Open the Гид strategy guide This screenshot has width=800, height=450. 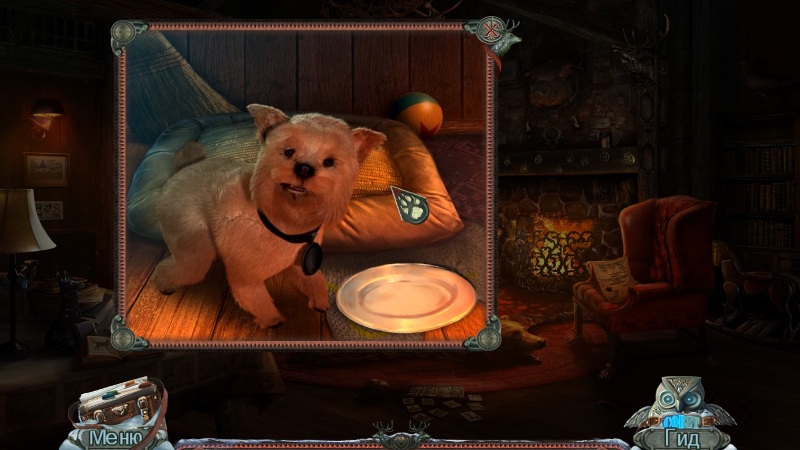pos(683,437)
